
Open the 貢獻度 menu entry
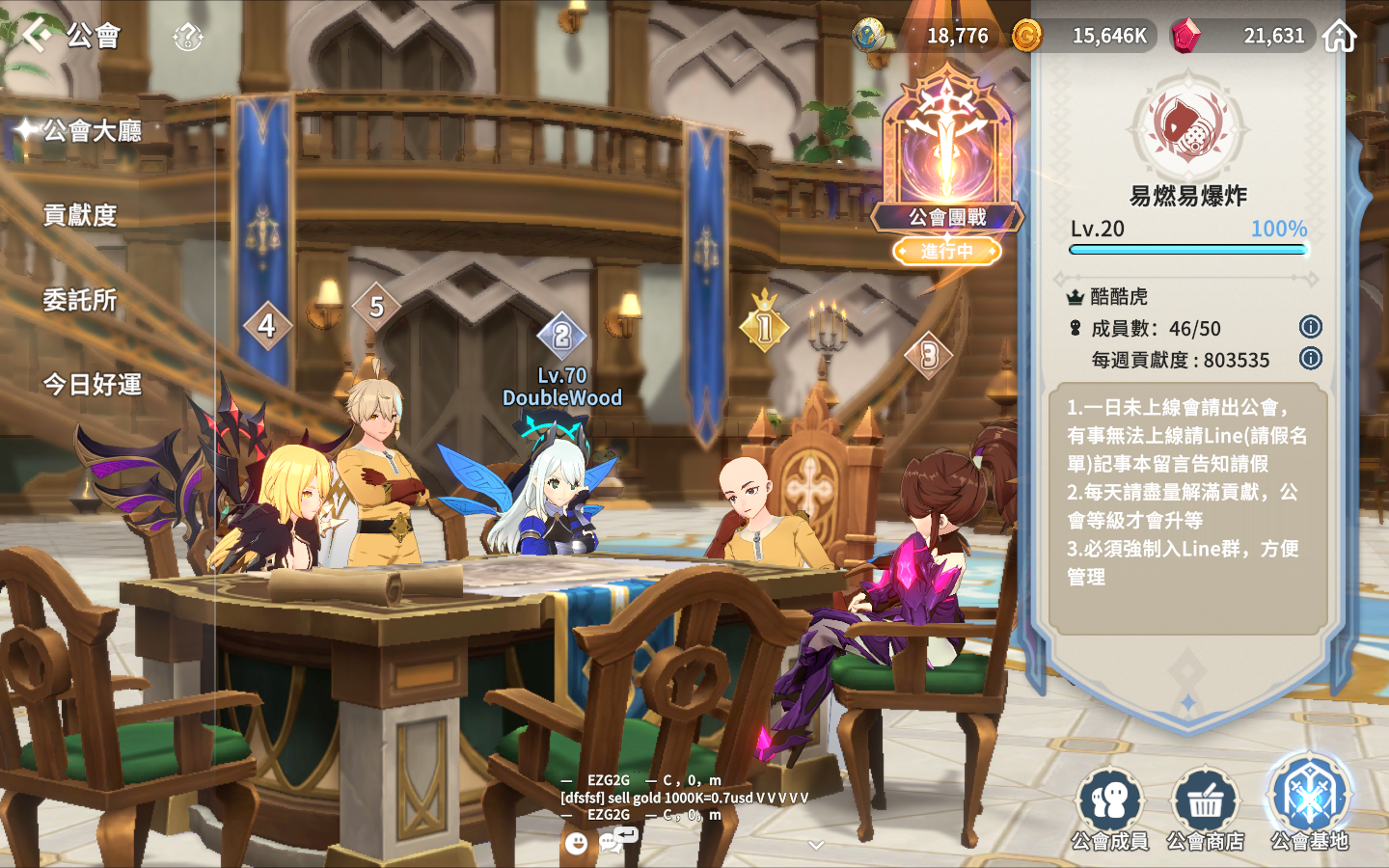coord(80,215)
